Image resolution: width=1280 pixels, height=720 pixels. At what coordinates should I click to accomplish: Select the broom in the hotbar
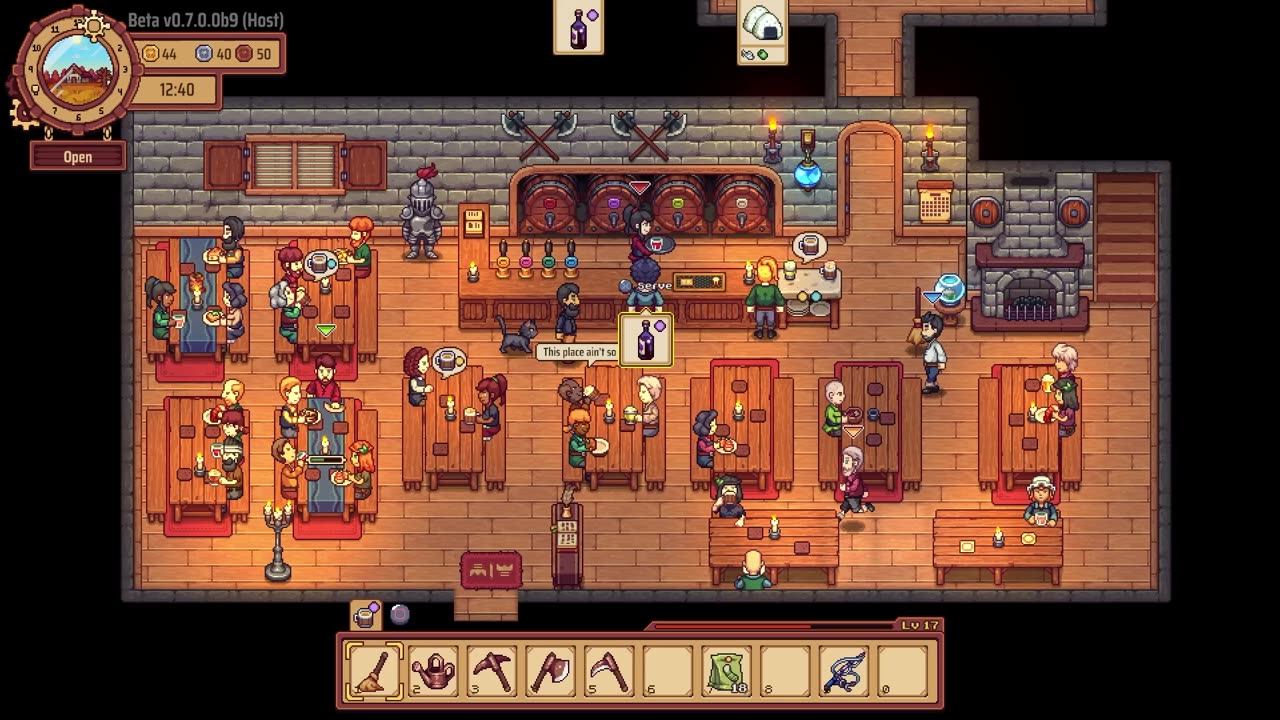[x=374, y=670]
